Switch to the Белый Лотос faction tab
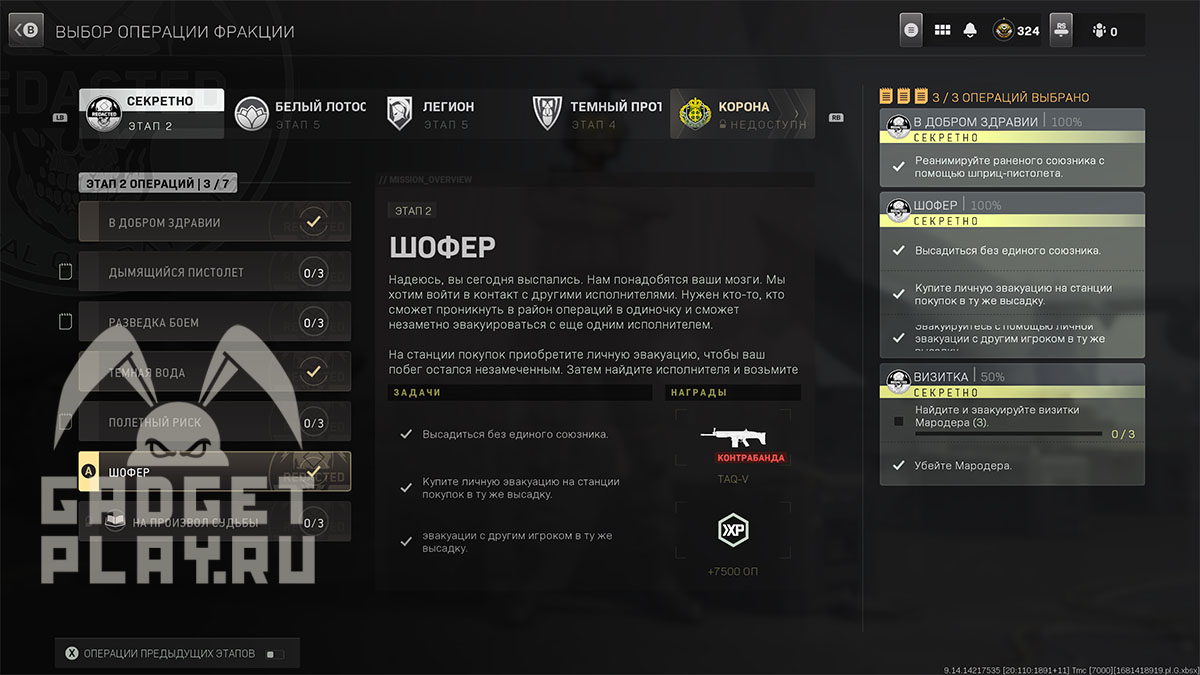This screenshot has width=1200, height=675. tap(300, 114)
